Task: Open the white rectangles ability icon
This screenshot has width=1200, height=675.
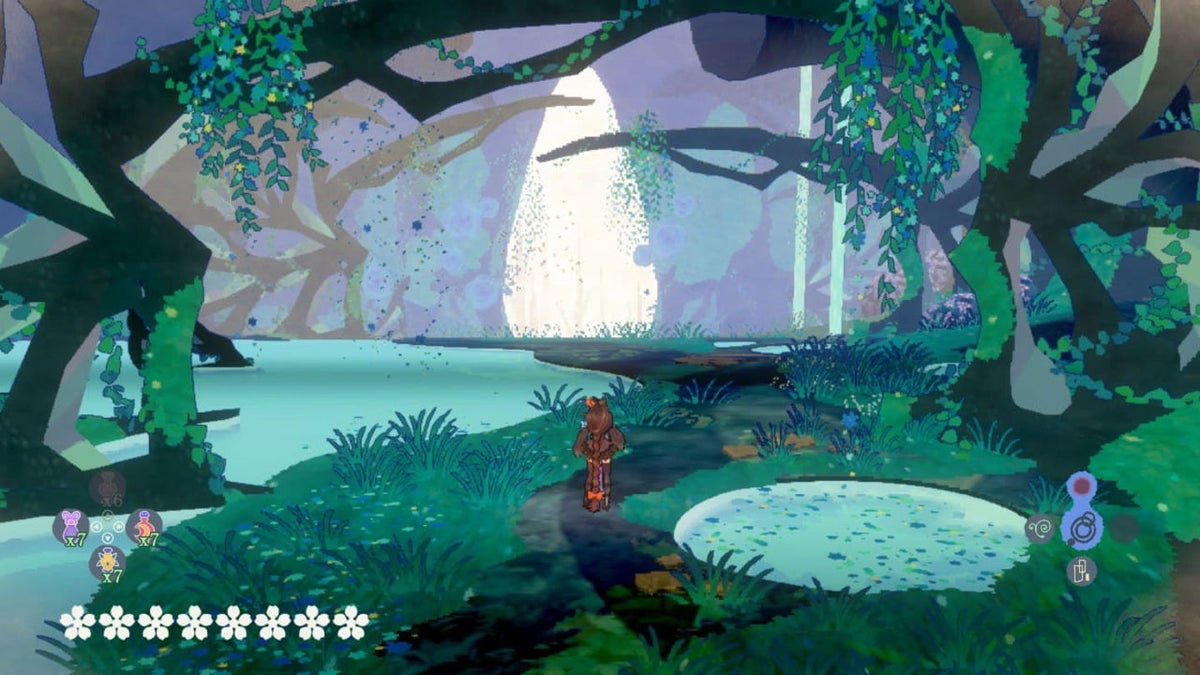Action: point(1081,570)
